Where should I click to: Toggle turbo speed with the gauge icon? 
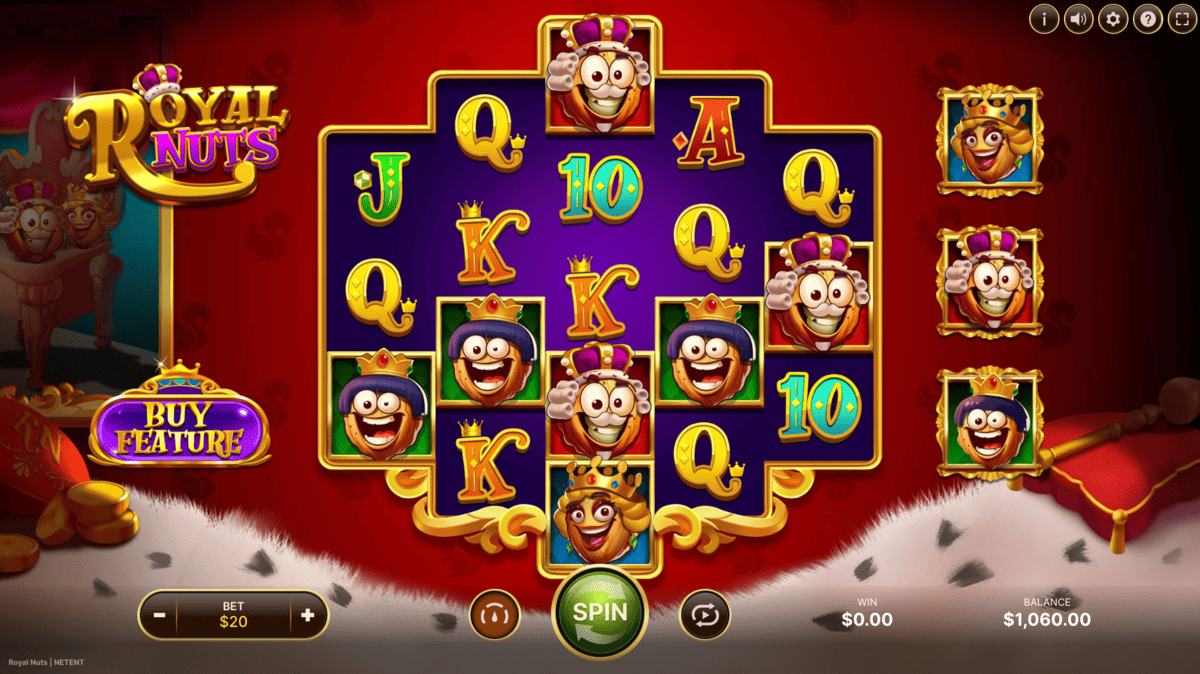[x=495, y=614]
